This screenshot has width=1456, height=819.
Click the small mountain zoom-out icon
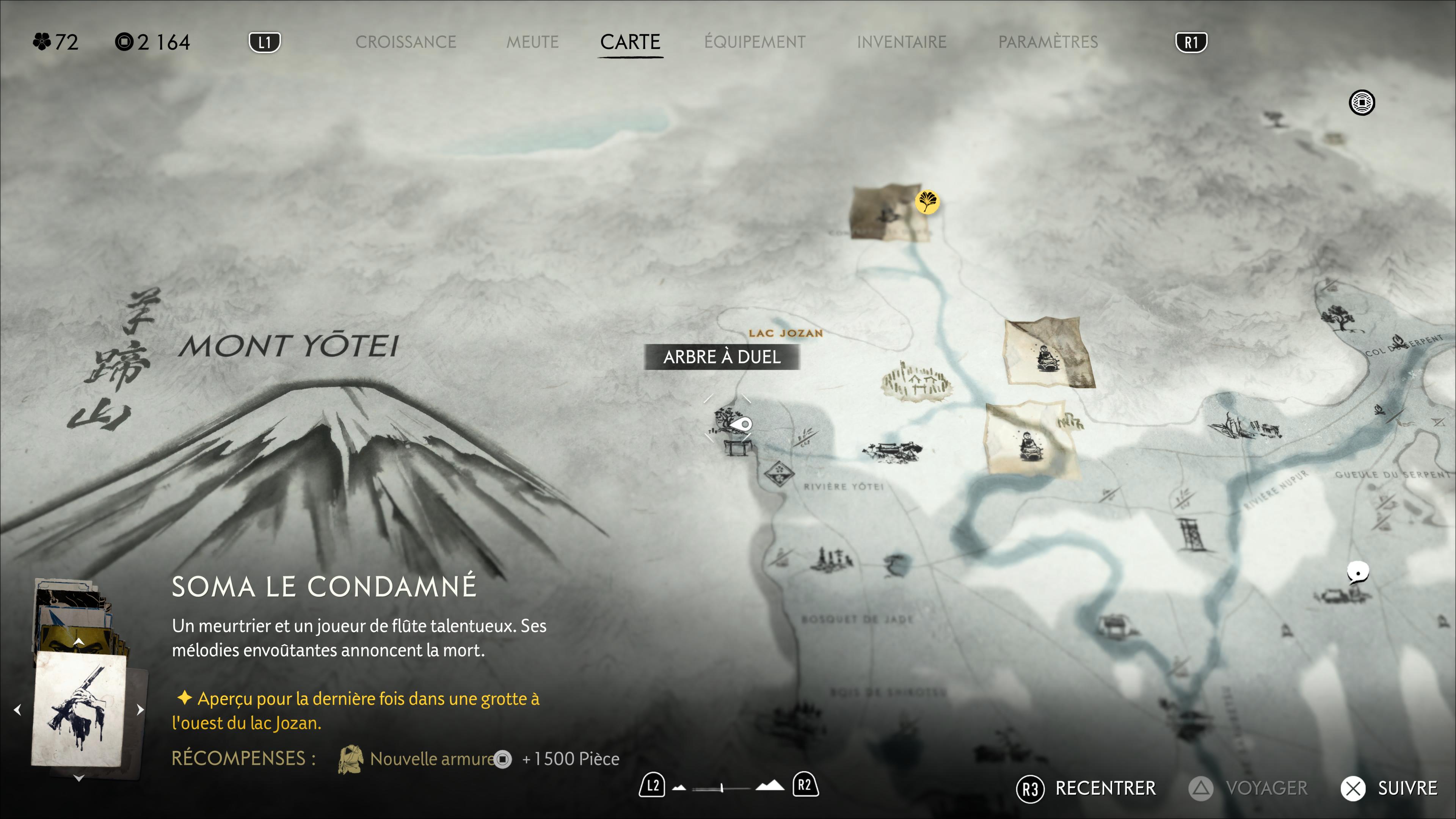coord(679,787)
